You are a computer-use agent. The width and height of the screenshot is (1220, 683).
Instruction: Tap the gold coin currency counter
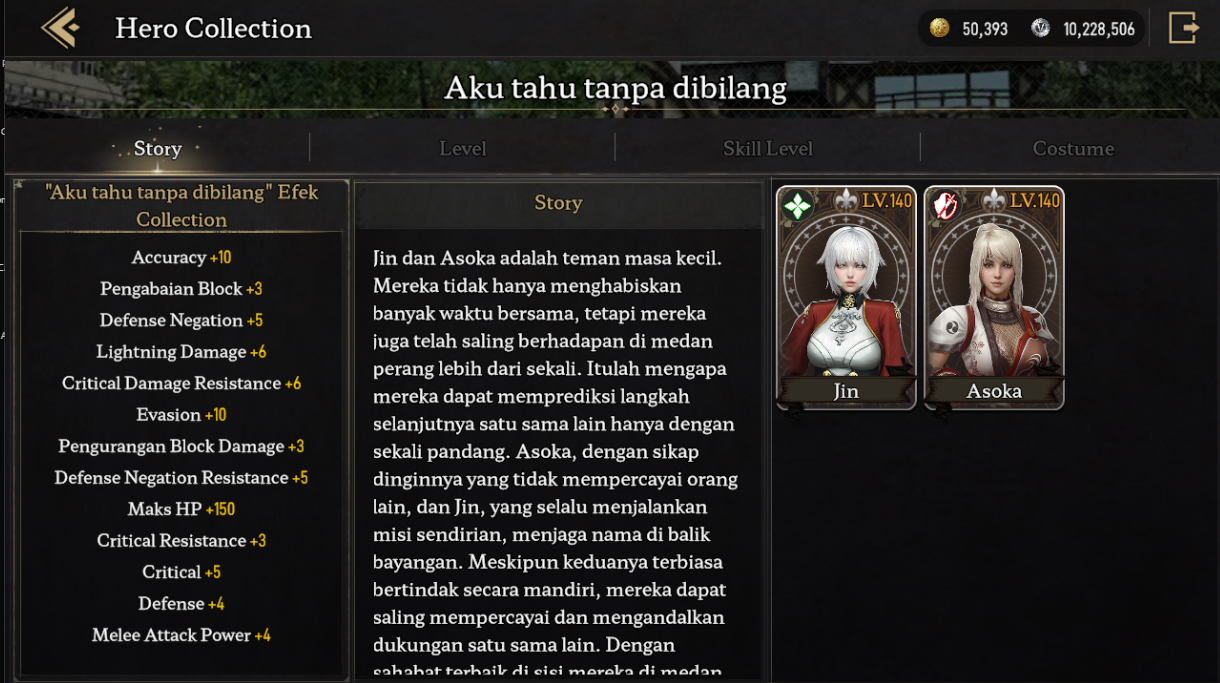click(x=969, y=29)
